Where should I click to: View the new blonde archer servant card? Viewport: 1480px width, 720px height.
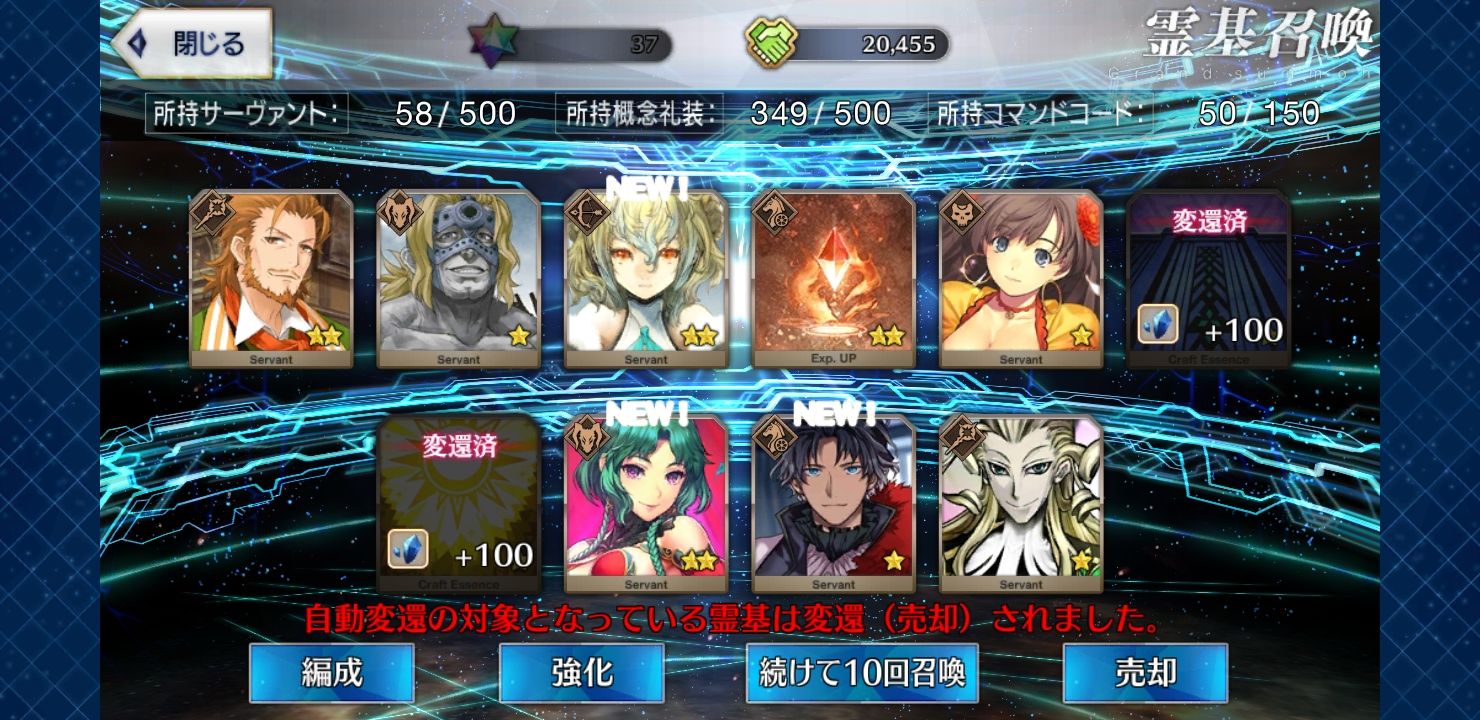tap(647, 278)
